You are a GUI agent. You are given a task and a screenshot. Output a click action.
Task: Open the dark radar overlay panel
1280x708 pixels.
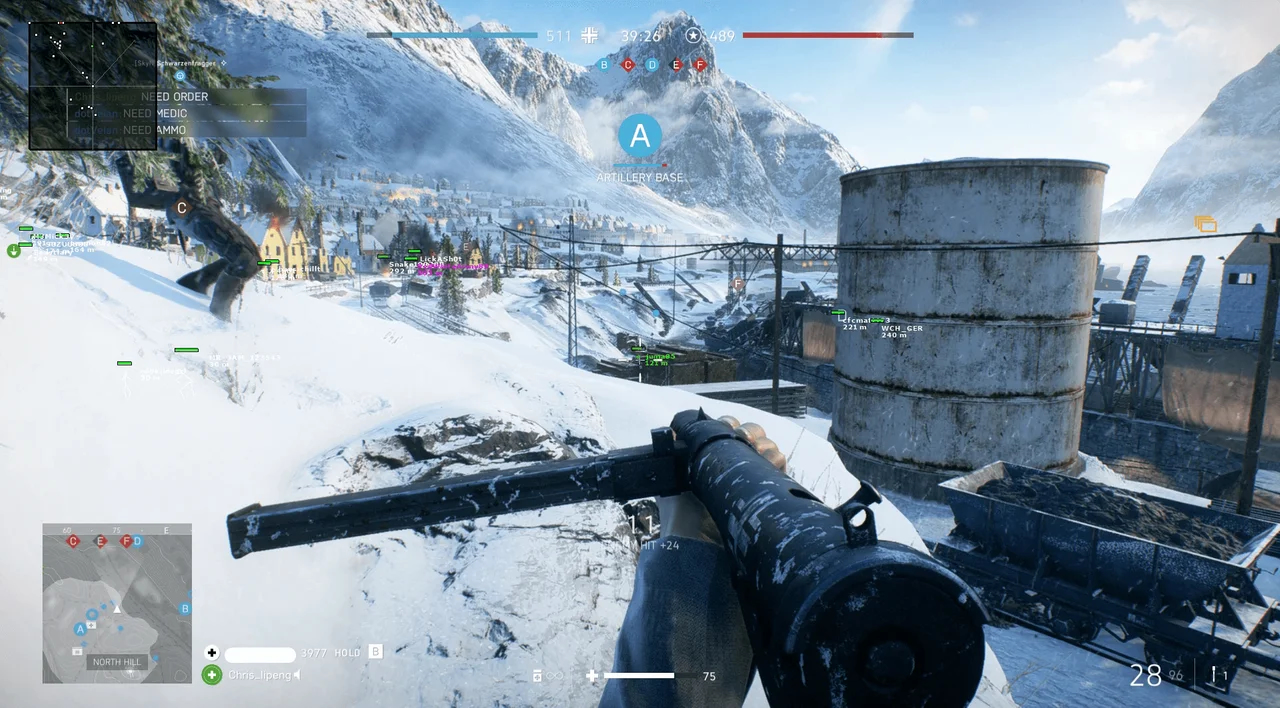[93, 86]
